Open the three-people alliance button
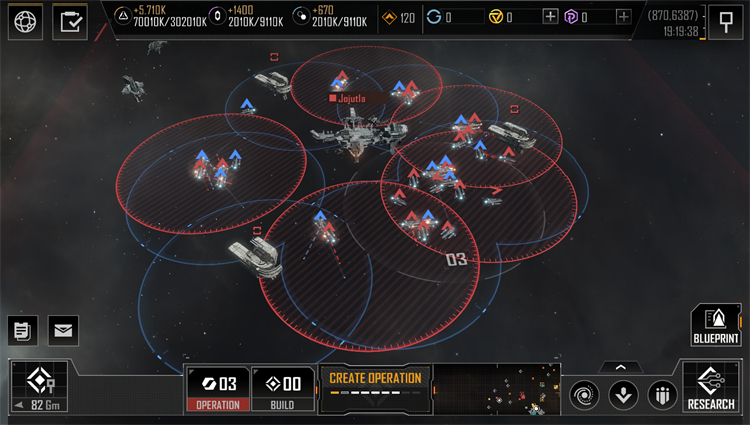Screen dimensions: 750x425 pos(662,394)
